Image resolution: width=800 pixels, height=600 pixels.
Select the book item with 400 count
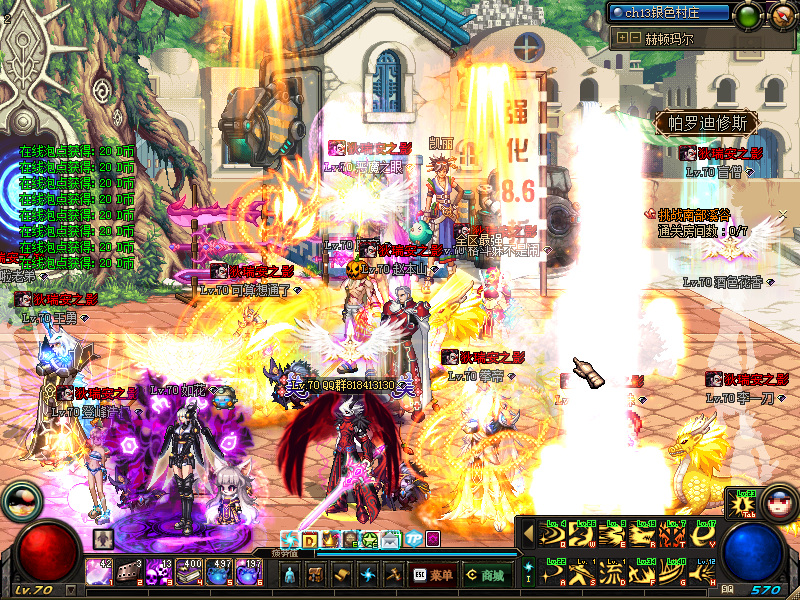(x=190, y=573)
